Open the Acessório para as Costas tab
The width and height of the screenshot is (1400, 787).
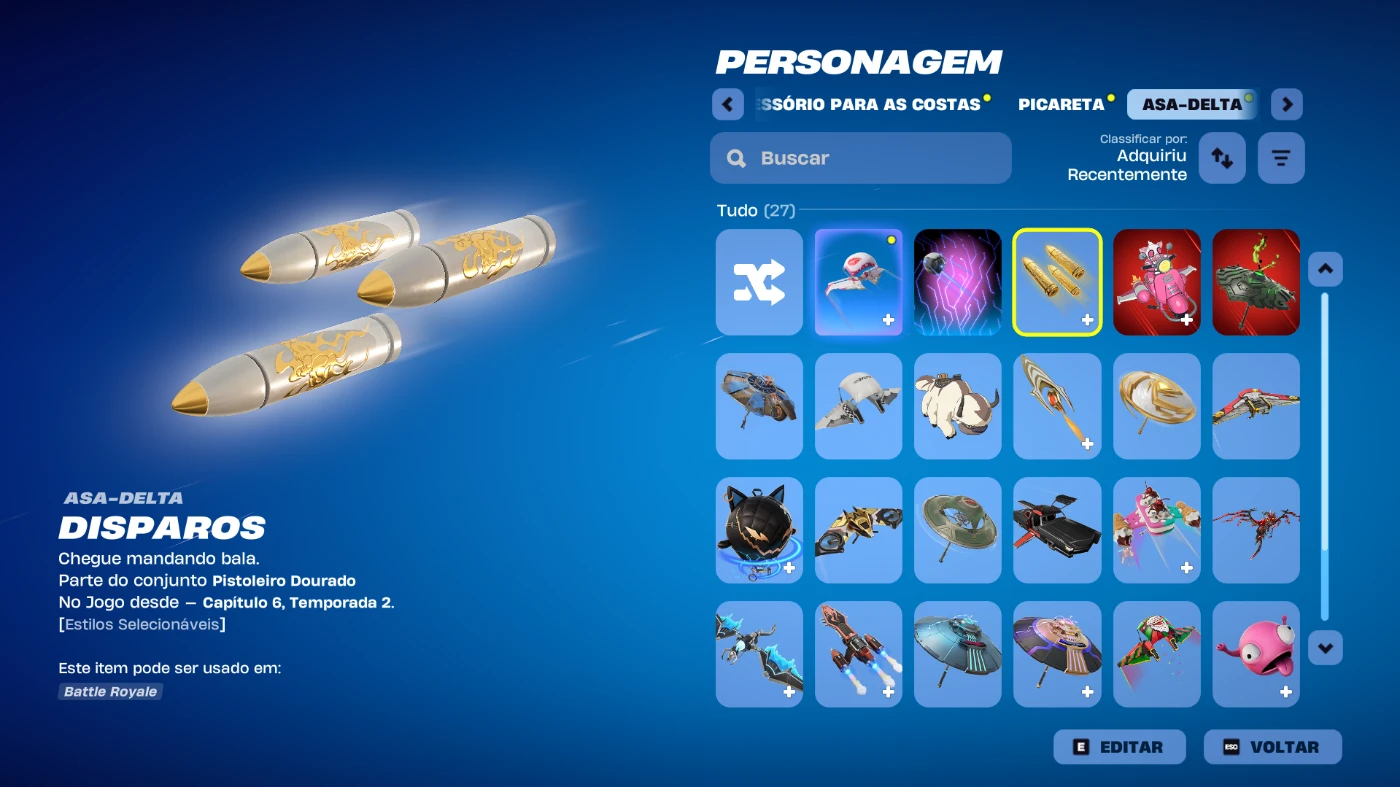click(x=871, y=104)
